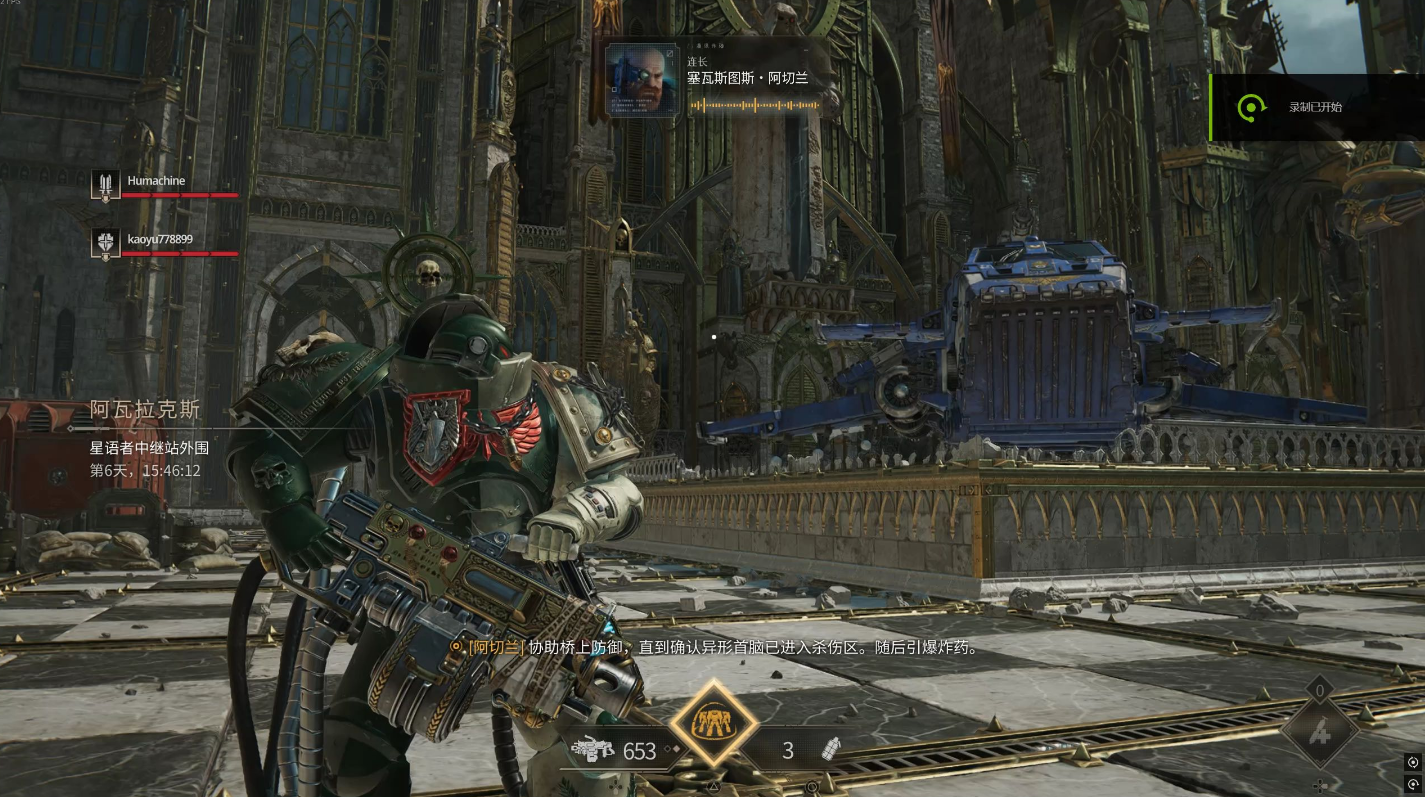Click the captain's speaker portrait
The image size is (1425, 797).
[639, 79]
